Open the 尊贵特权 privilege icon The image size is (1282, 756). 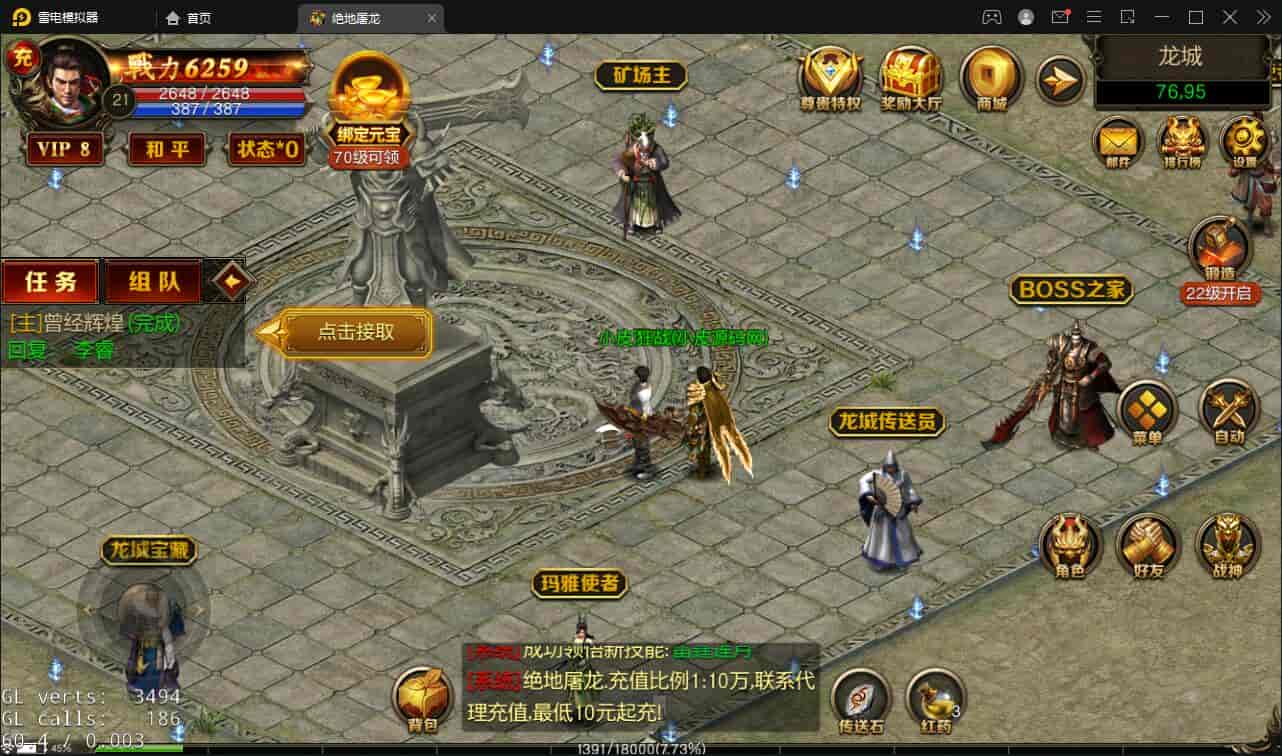pyautogui.click(x=830, y=77)
